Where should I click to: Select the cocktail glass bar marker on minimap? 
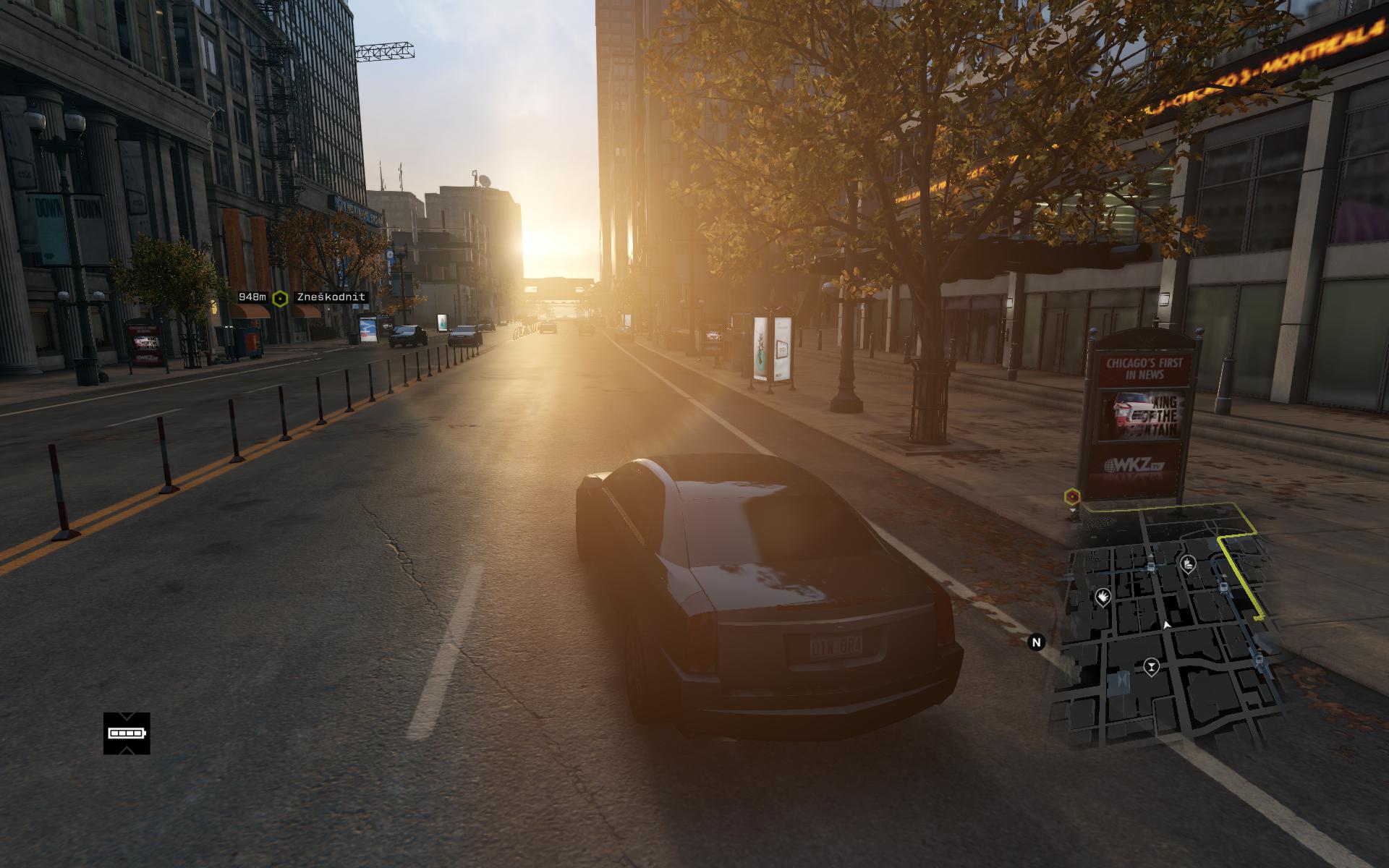click(1150, 667)
